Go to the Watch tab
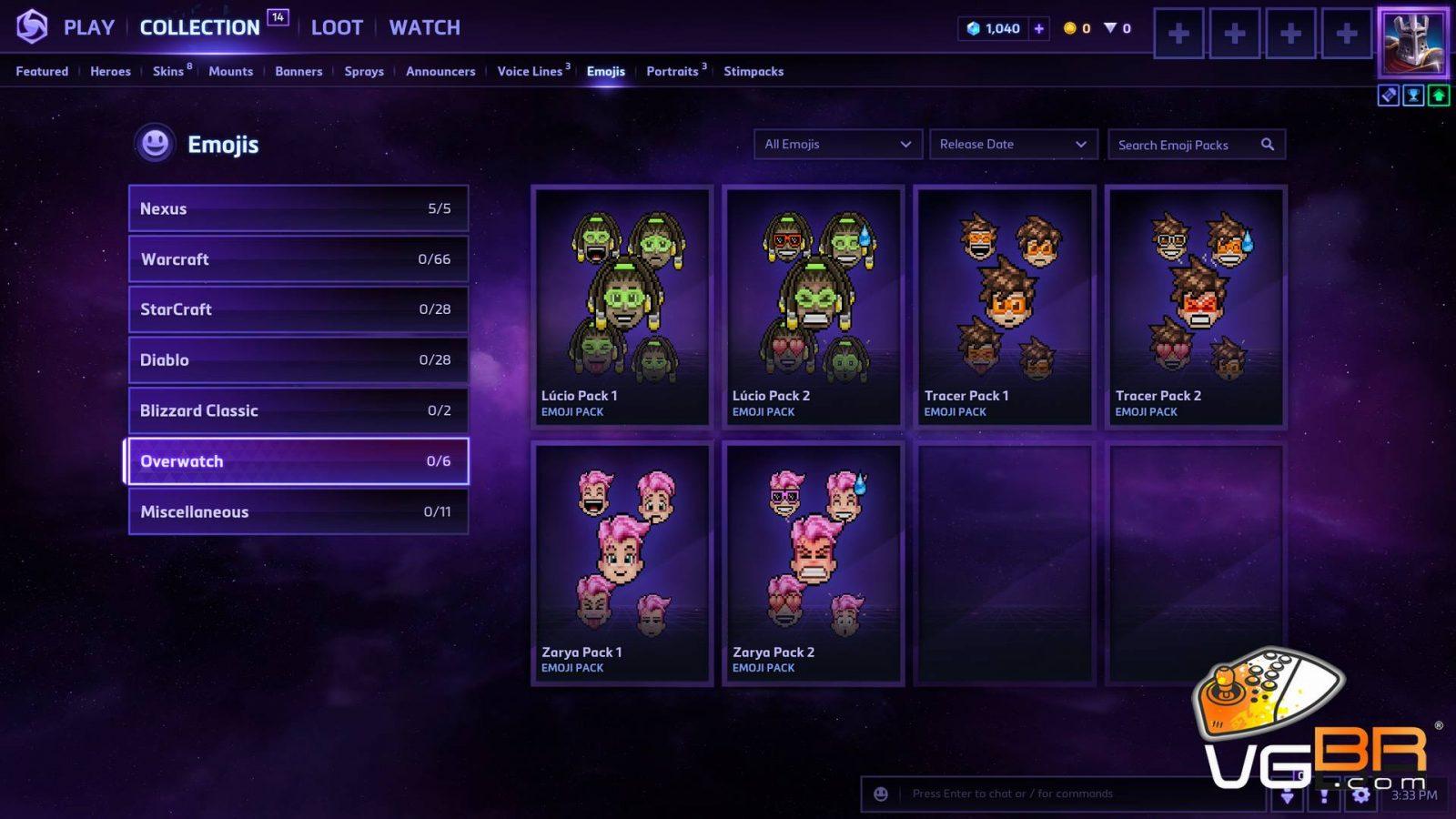Viewport: 1456px width, 819px height. click(424, 27)
